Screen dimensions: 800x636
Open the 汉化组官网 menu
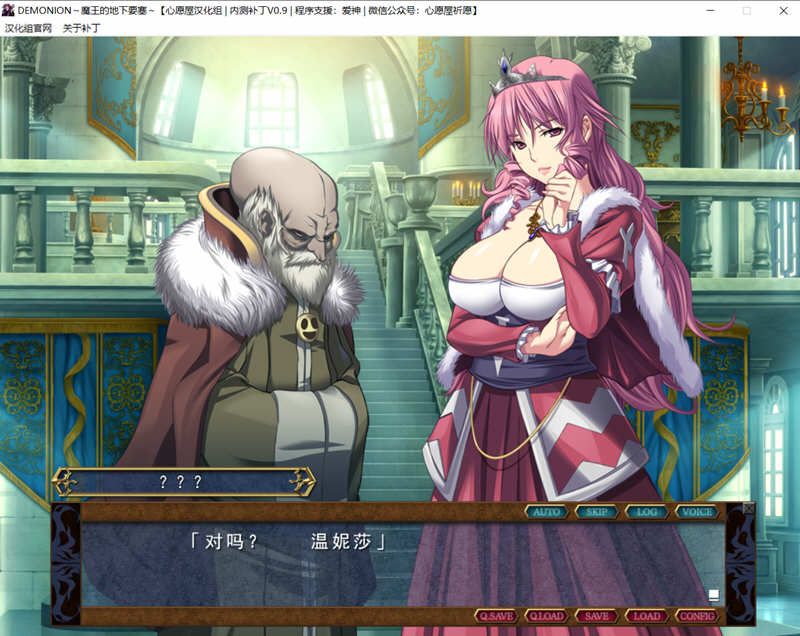coord(28,28)
